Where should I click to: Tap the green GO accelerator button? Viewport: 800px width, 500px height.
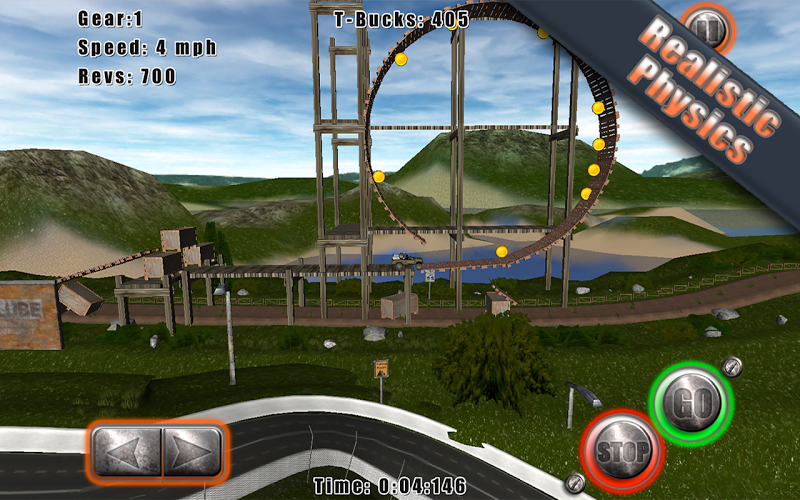tap(691, 403)
